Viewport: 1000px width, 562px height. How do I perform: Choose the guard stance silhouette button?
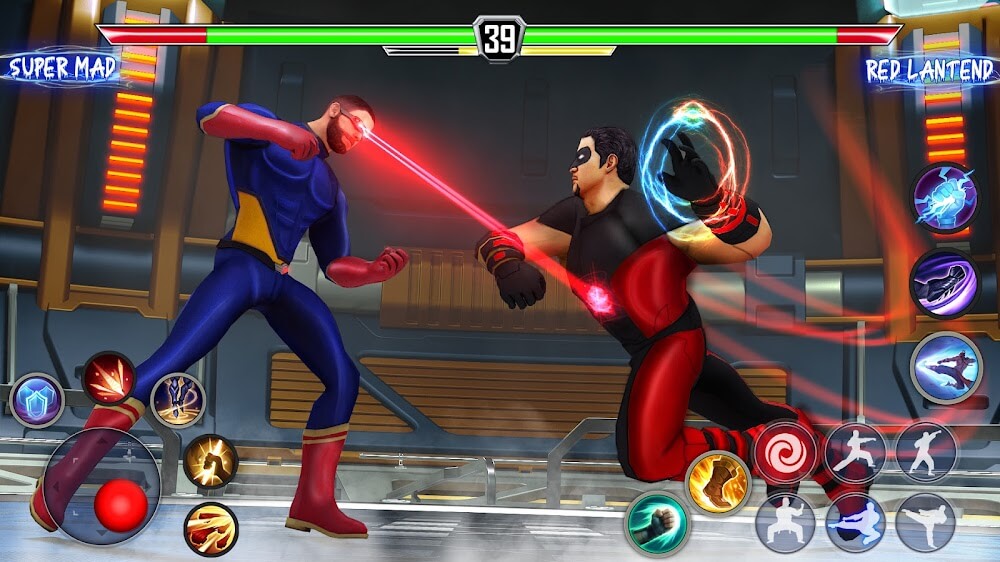pos(785,522)
